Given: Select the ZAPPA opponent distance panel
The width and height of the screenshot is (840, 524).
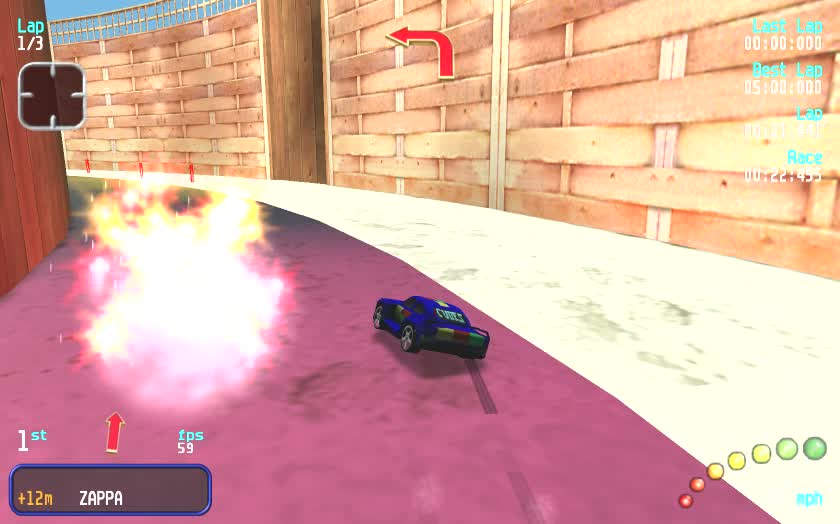Looking at the screenshot, I should 110,490.
